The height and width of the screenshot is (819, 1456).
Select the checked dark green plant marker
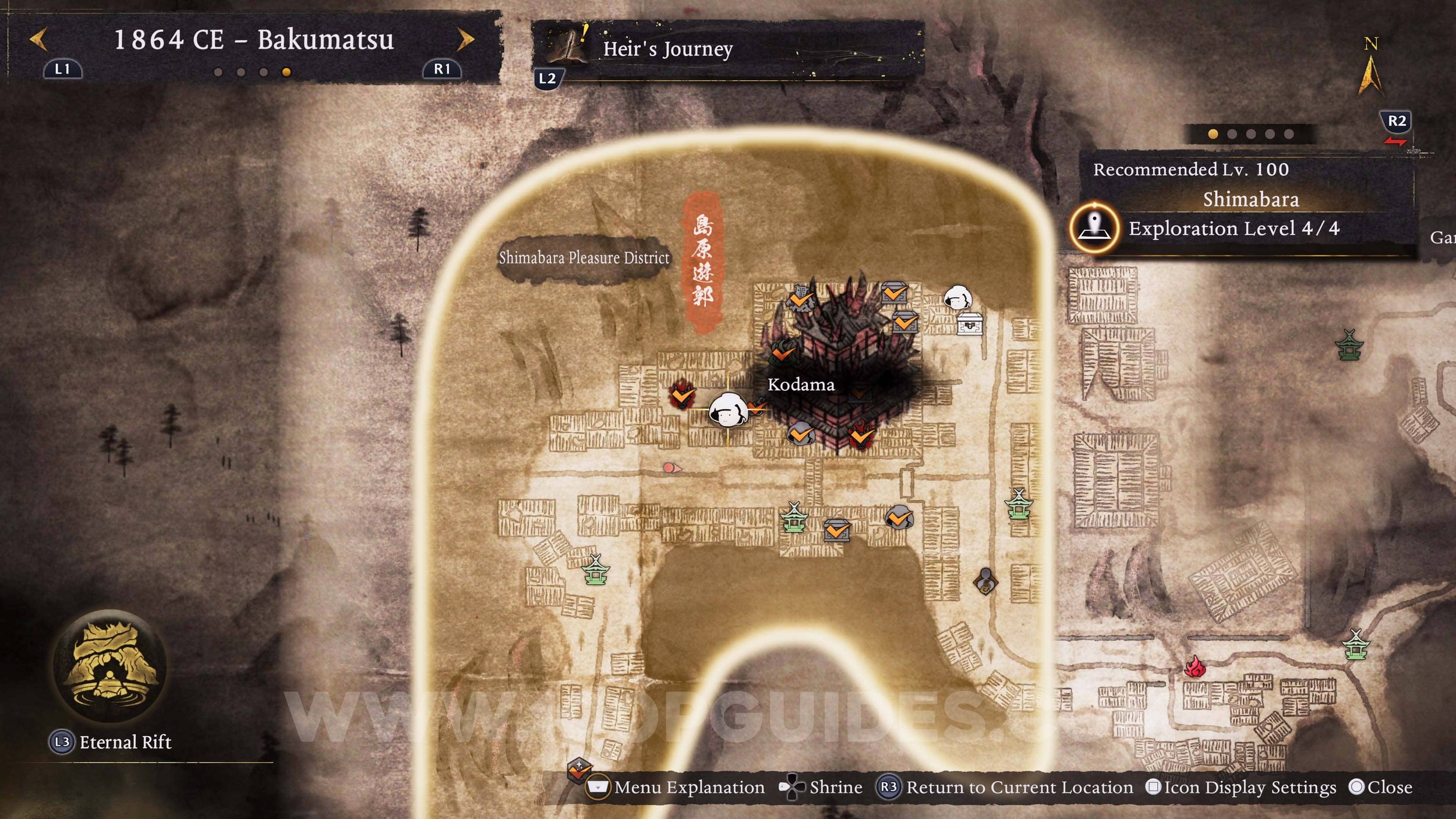[x=783, y=351]
